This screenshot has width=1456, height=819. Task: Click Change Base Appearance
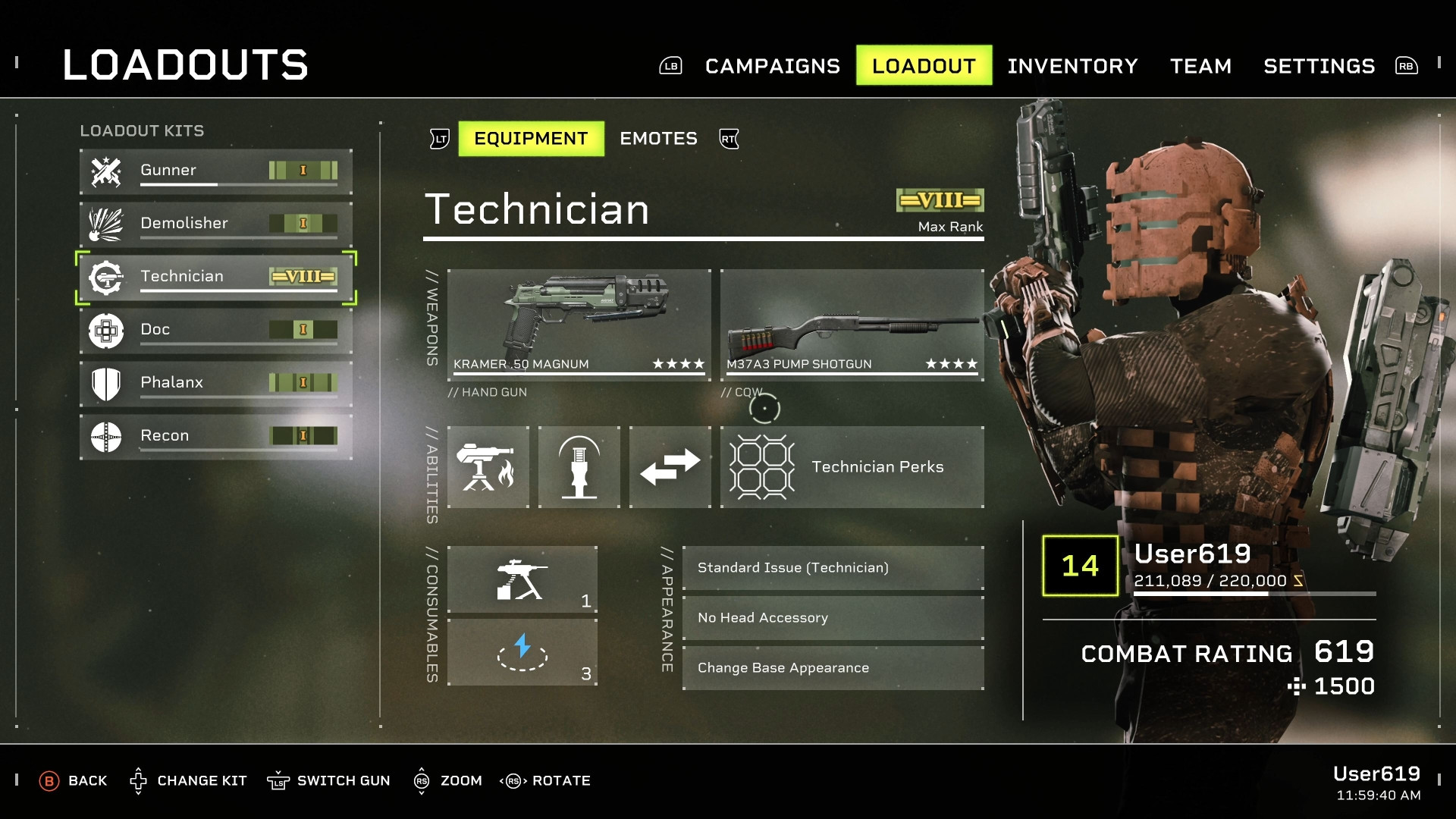[833, 668]
